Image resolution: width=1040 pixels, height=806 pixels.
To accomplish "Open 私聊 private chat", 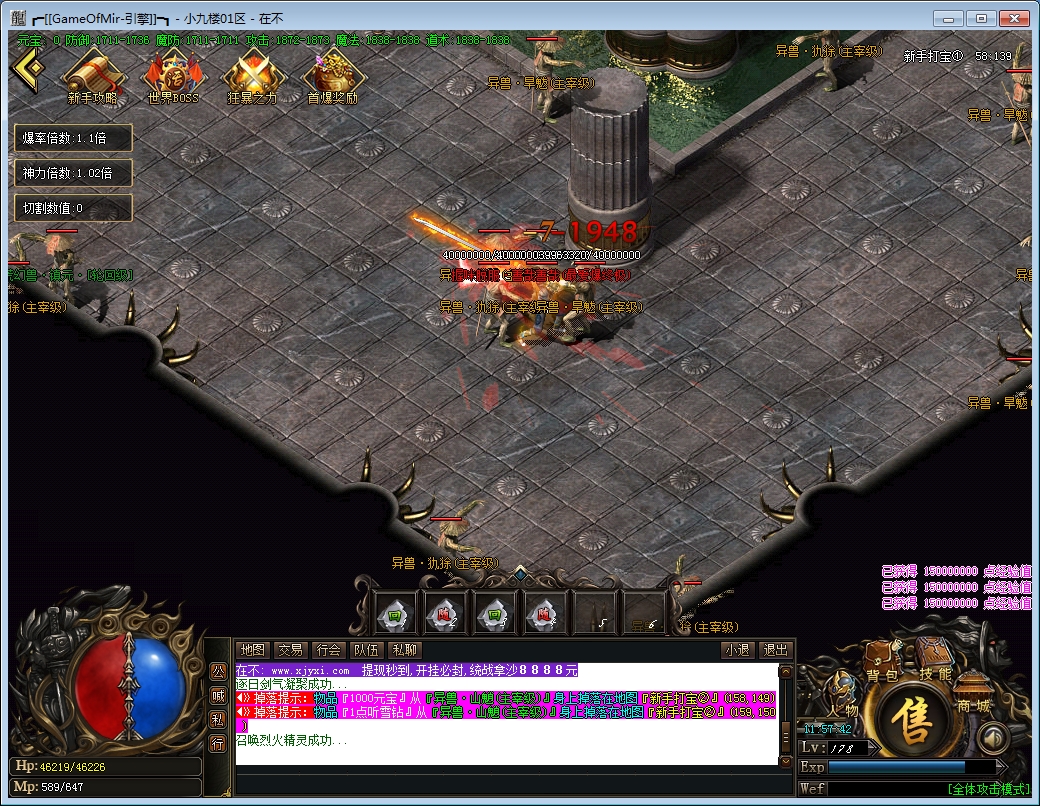I will pyautogui.click(x=403, y=650).
